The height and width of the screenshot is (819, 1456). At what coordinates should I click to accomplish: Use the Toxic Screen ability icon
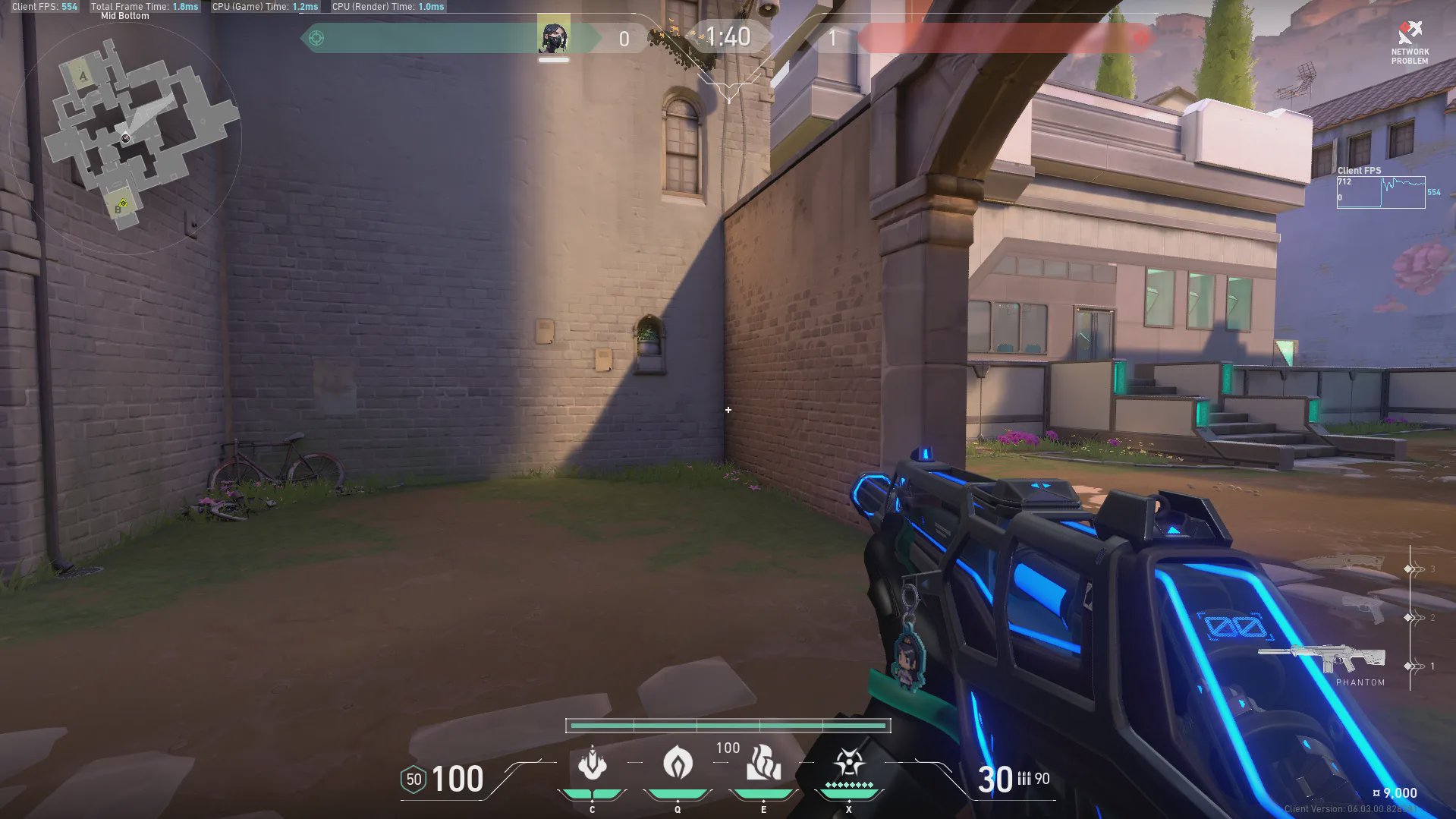tap(763, 764)
